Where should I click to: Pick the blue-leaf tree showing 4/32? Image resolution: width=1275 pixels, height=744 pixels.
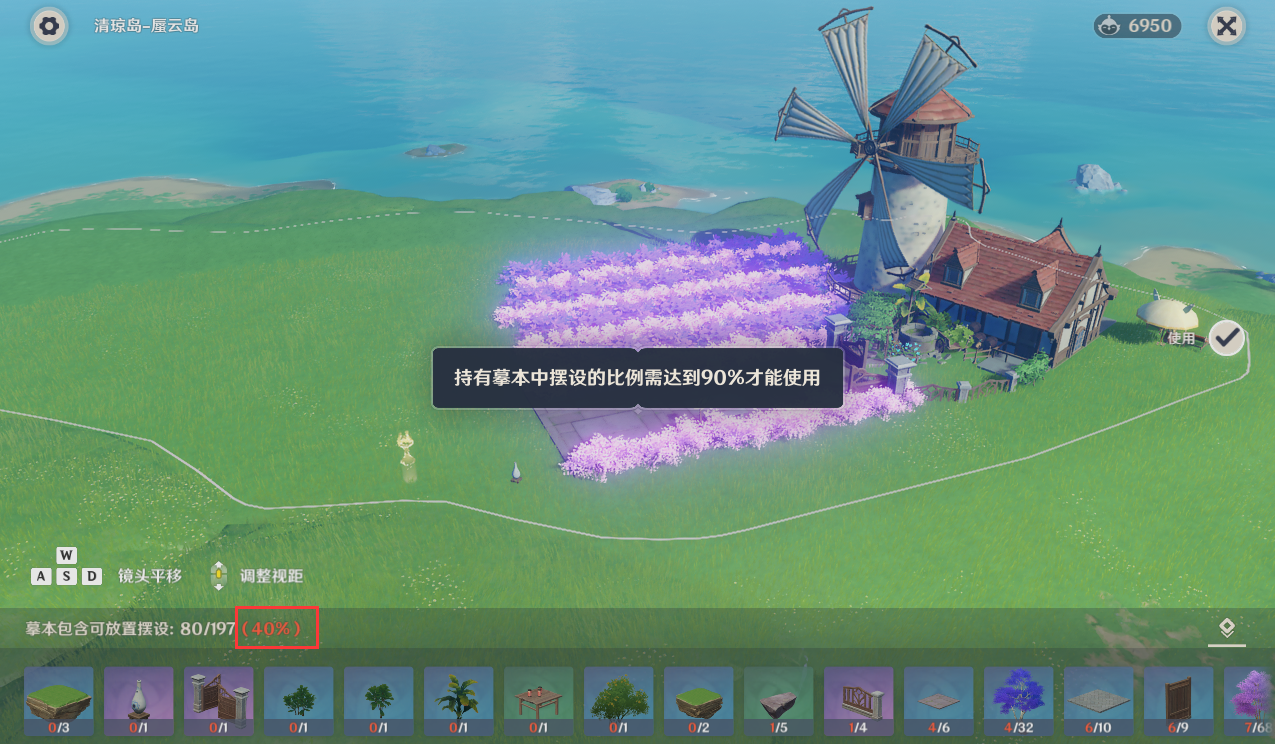[x=1019, y=702]
